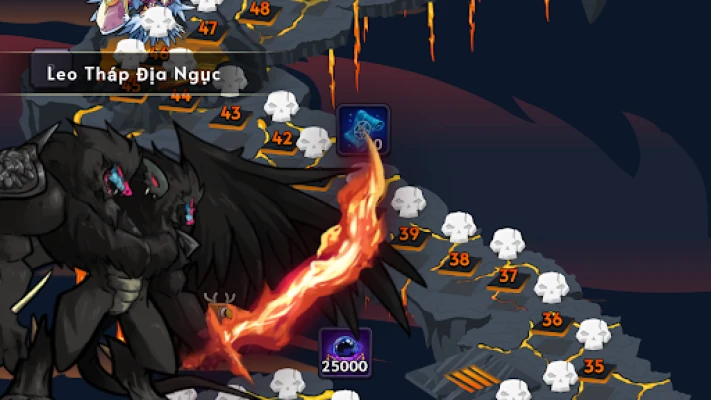Screen dimensions: 711x400
Task: Choose stage 38 tile
Action: [x=459, y=260]
